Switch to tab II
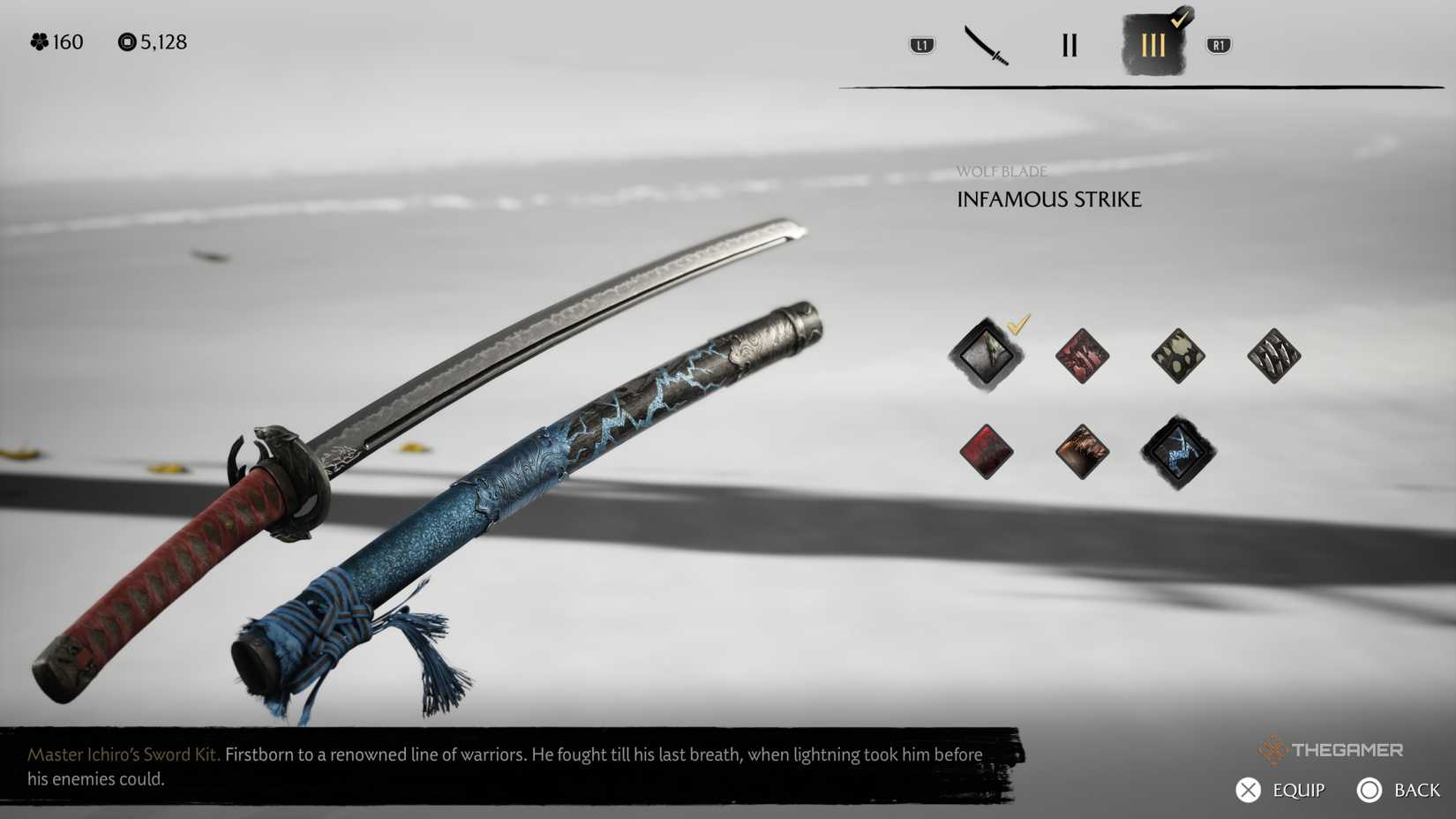 pyautogui.click(x=1068, y=46)
